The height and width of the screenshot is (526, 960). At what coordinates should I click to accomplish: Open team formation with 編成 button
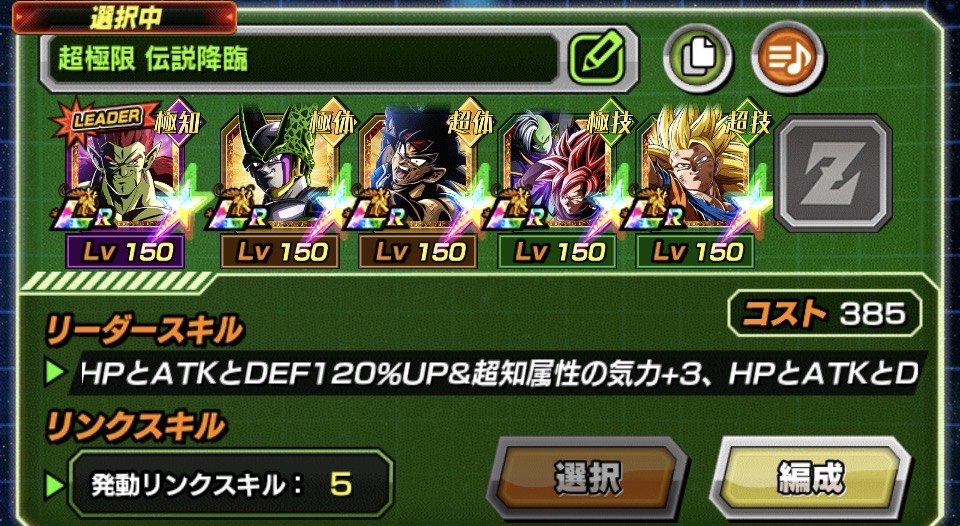click(x=809, y=478)
